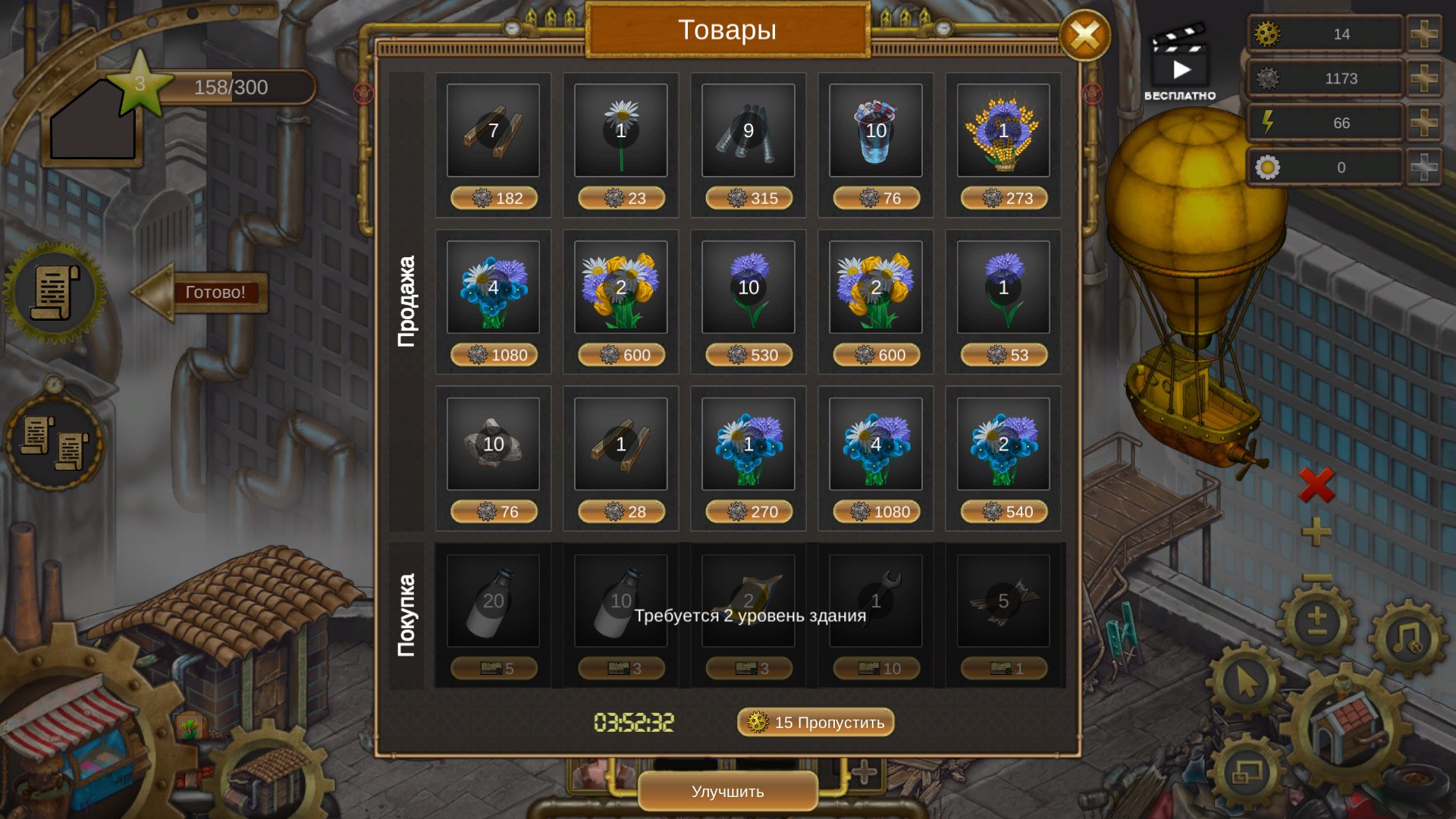Click the level 3 star badge
This screenshot has width=1456, height=819.
click(140, 83)
